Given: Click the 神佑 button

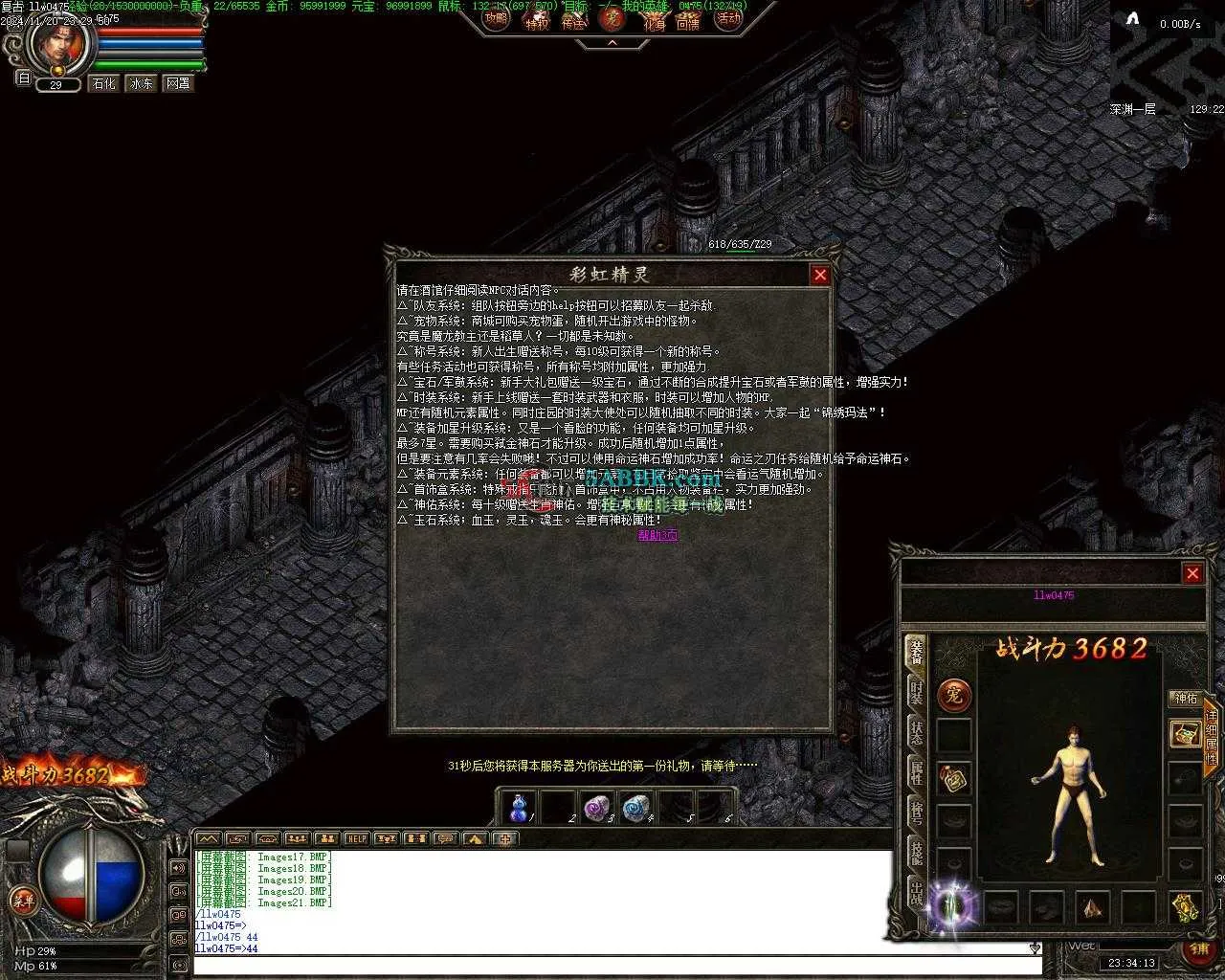Looking at the screenshot, I should 1186,699.
